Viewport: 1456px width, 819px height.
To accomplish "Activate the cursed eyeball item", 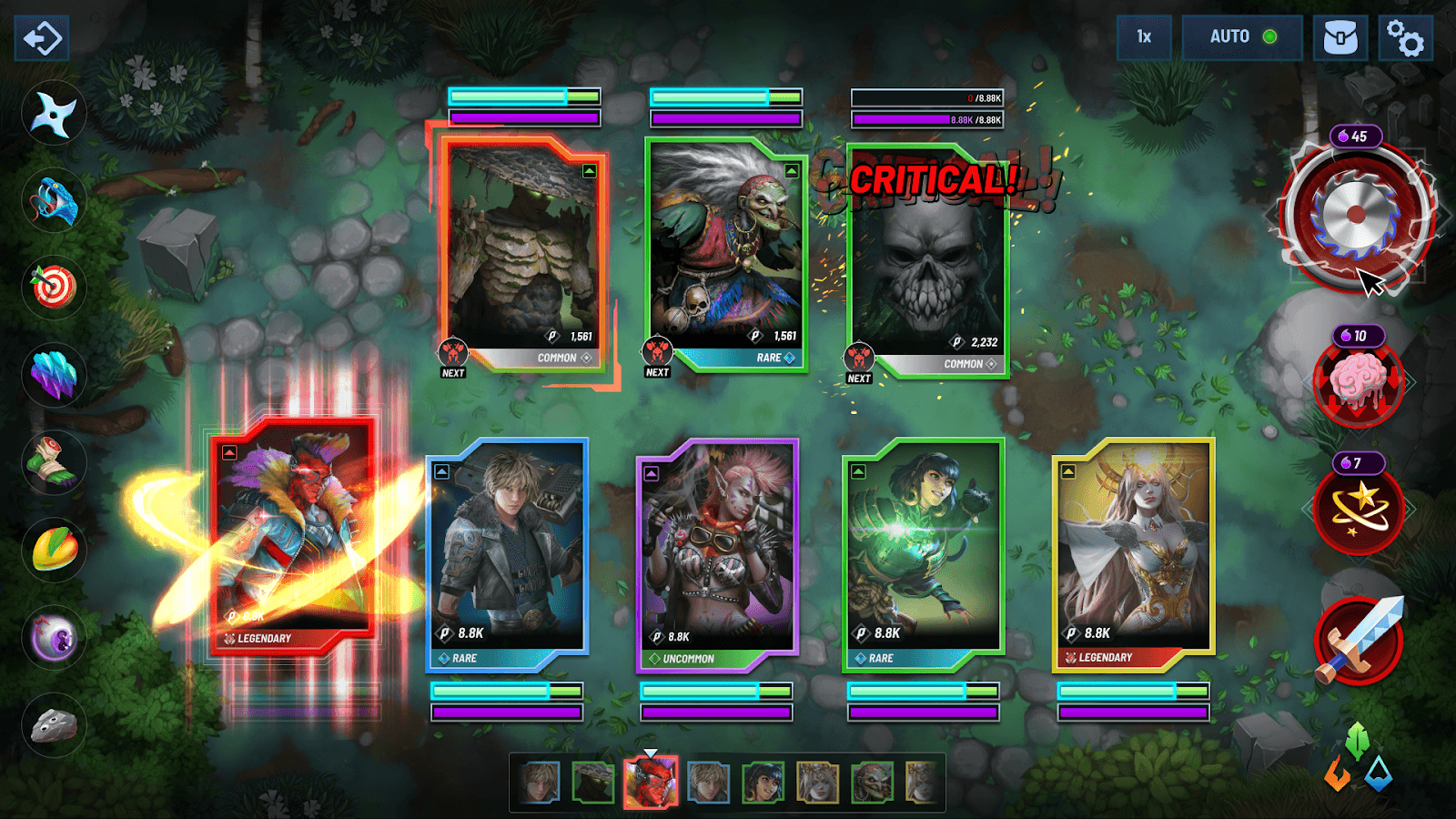I will point(52,635).
